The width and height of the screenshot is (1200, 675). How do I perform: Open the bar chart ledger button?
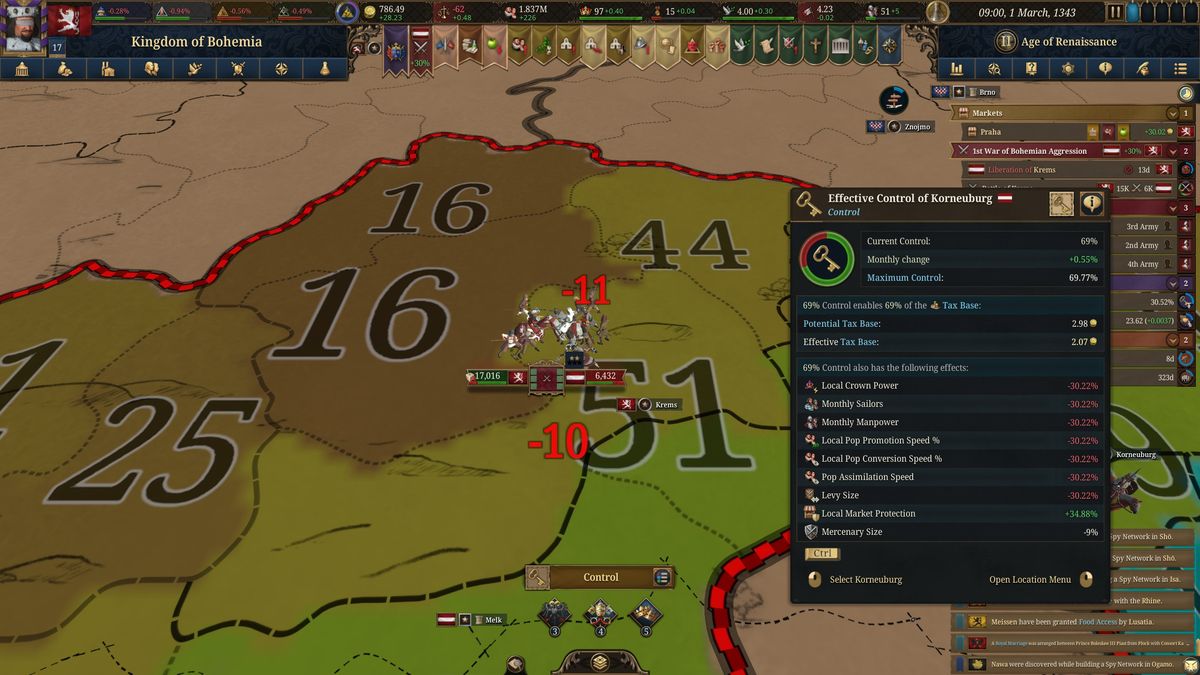pos(957,69)
